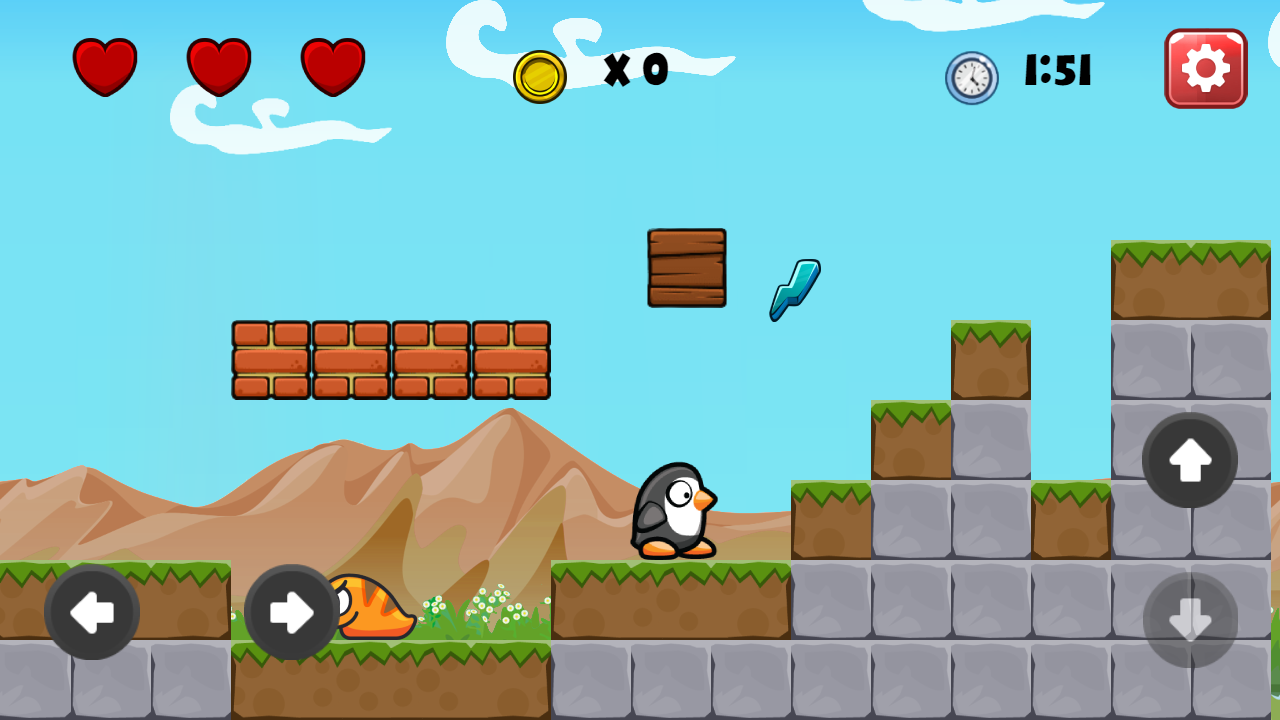Tap the jump up-arrow control
This screenshot has width=1280, height=720.
point(1189,459)
